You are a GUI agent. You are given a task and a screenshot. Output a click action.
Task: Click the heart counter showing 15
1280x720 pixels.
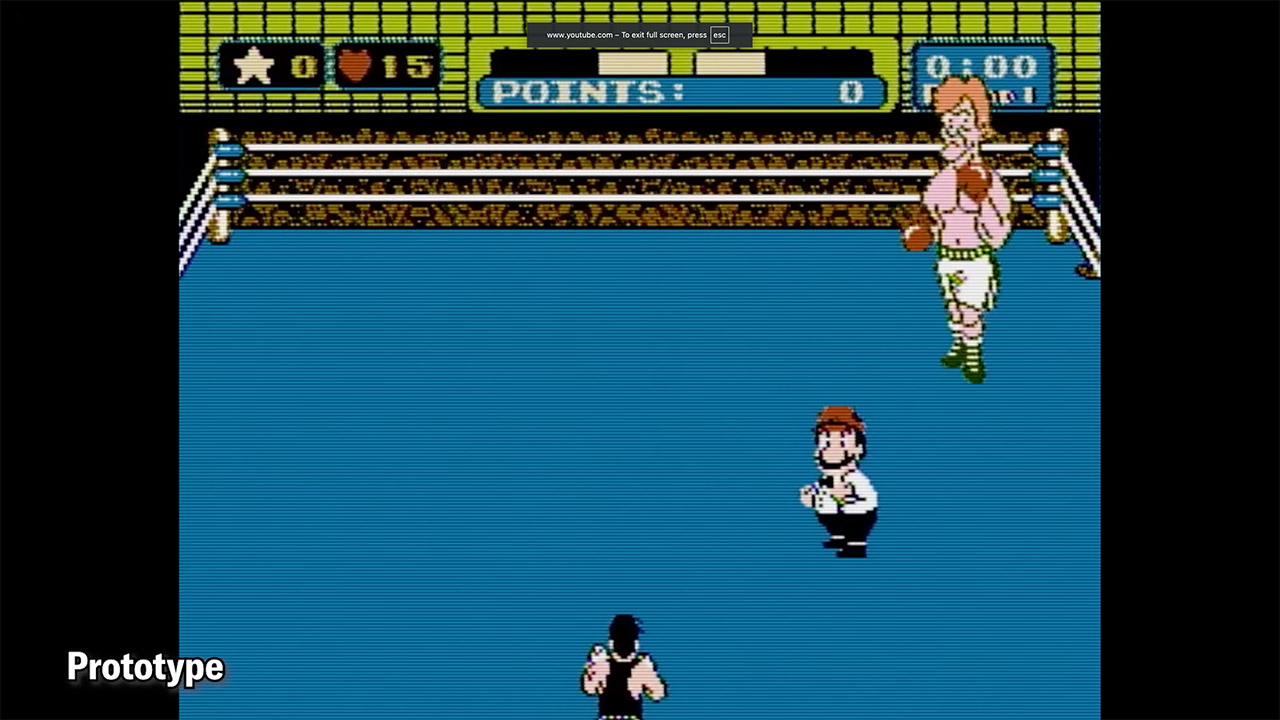pyautogui.click(x=410, y=67)
